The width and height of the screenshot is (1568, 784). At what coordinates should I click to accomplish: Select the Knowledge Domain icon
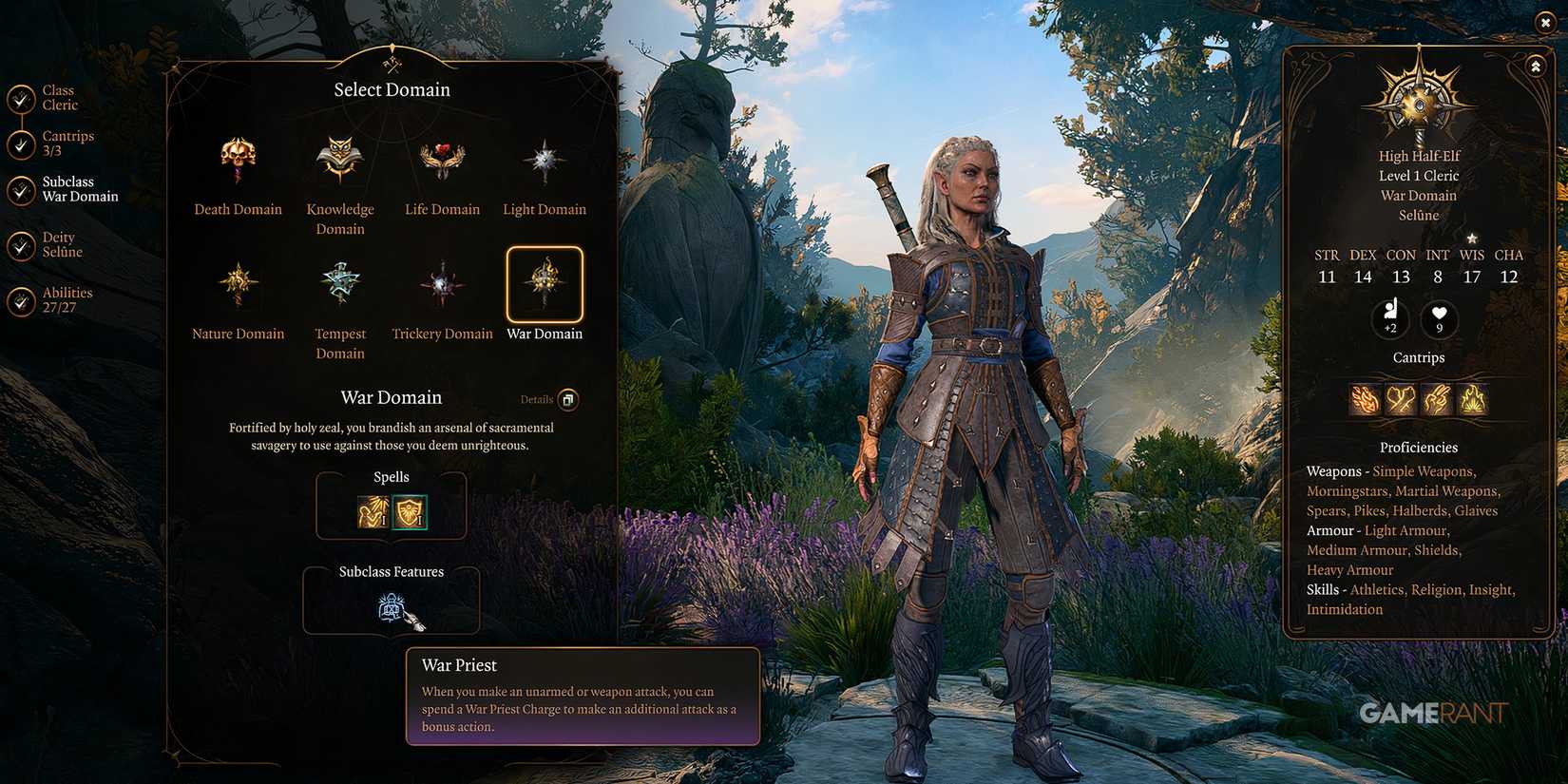click(339, 158)
